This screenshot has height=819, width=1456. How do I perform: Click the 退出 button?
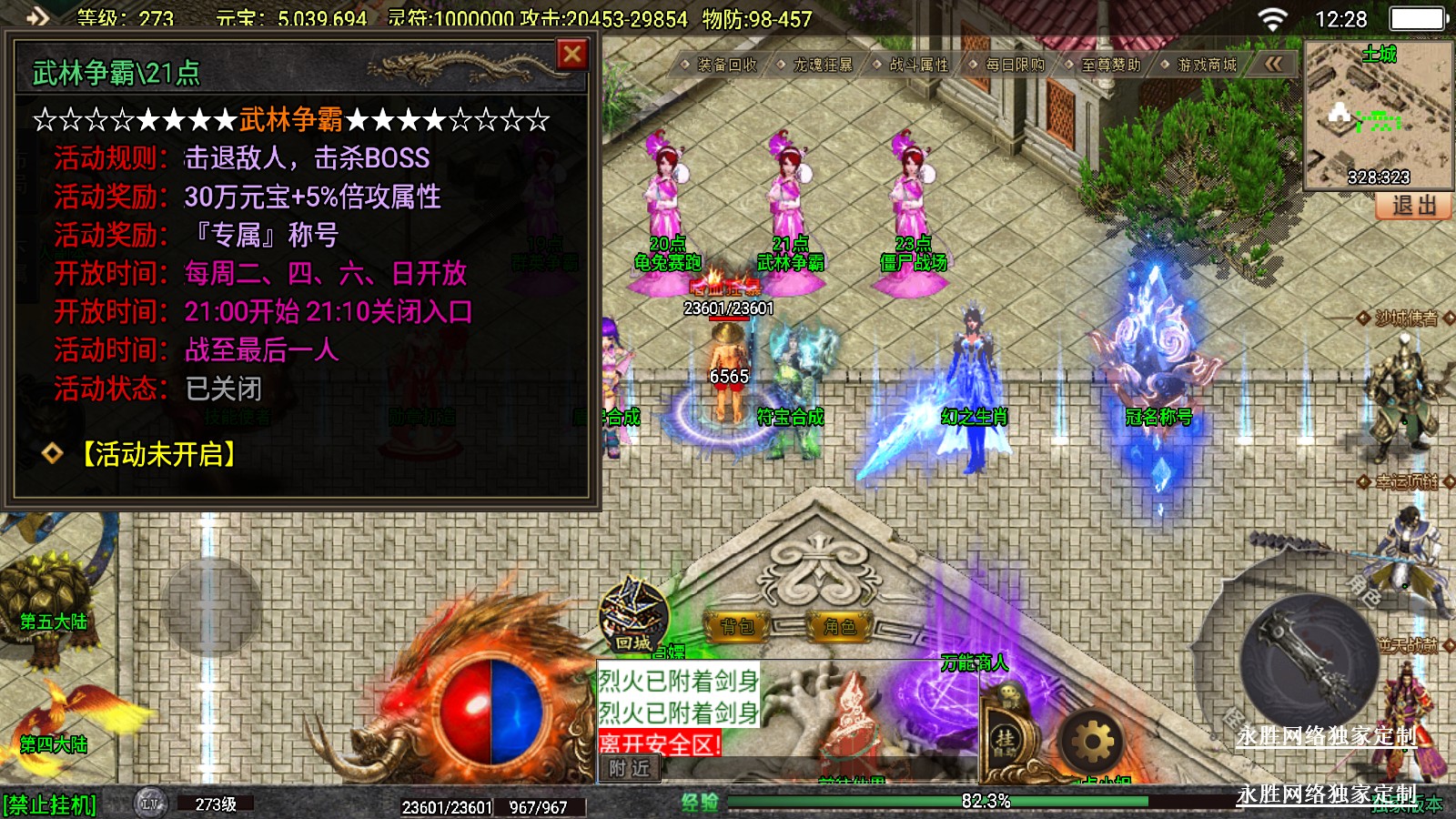point(1413,207)
